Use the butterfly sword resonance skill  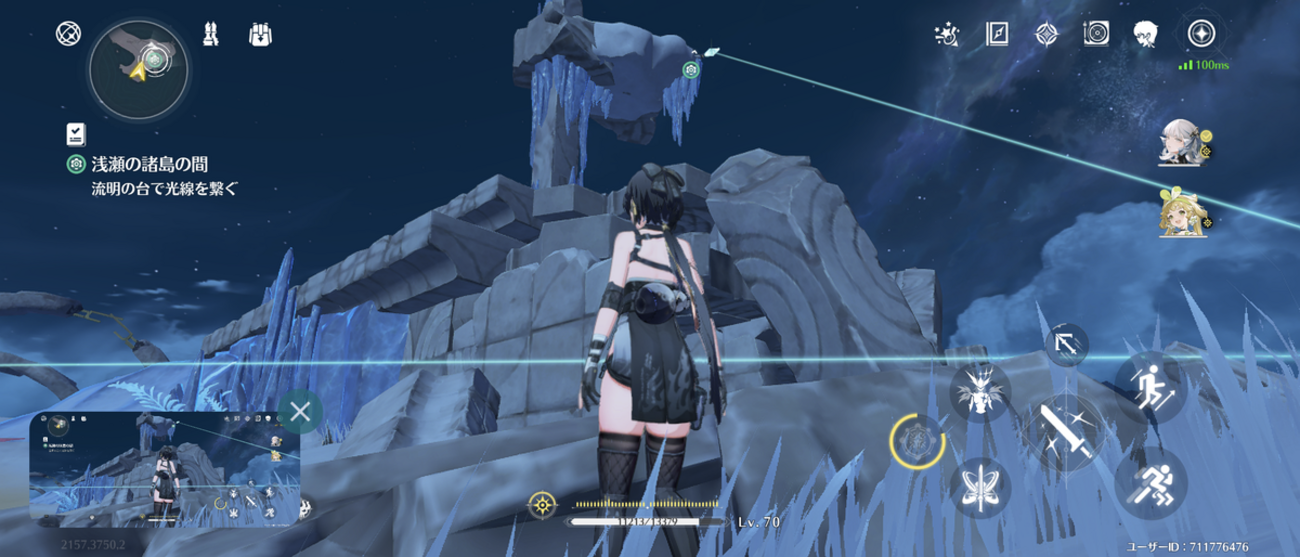[x=980, y=487]
